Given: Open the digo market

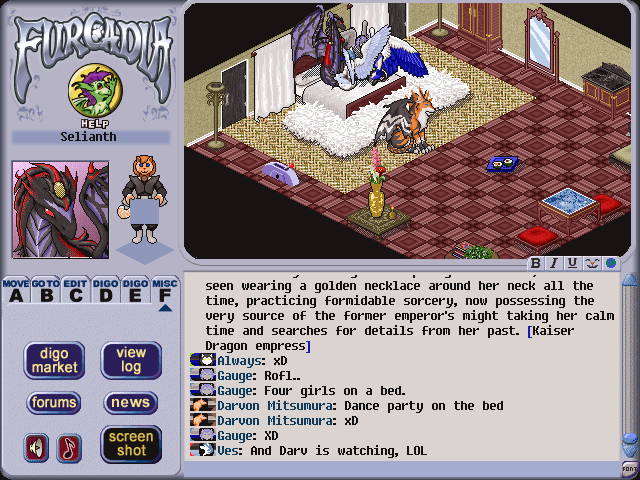Looking at the screenshot, I should click(54, 361).
